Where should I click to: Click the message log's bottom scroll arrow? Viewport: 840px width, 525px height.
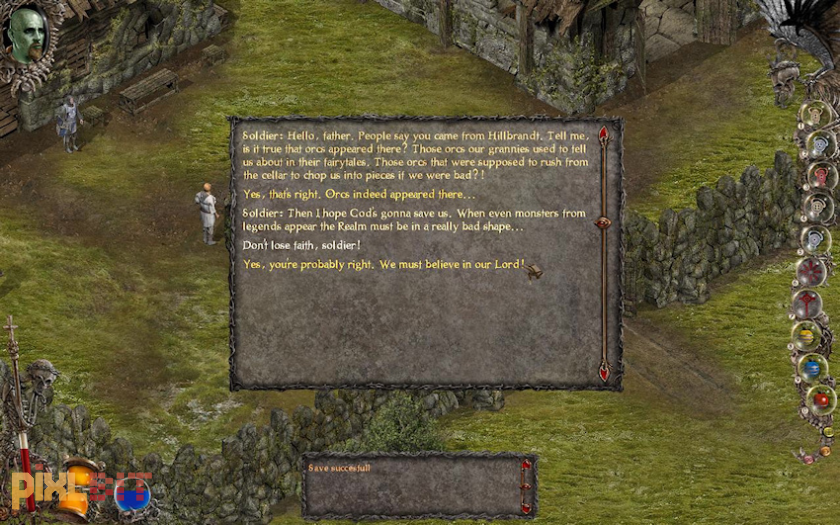point(526,507)
